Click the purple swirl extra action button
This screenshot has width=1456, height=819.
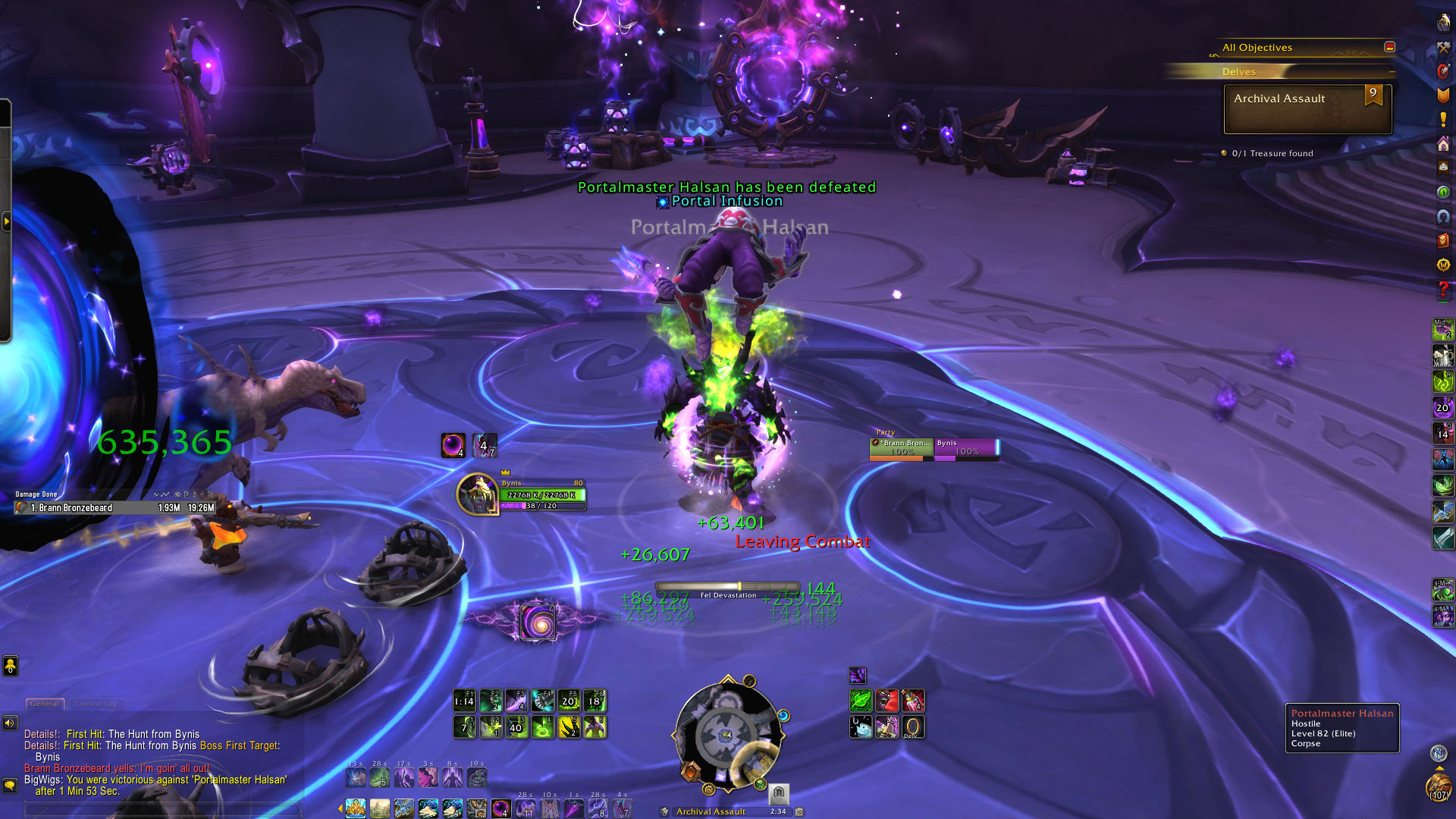(538, 622)
